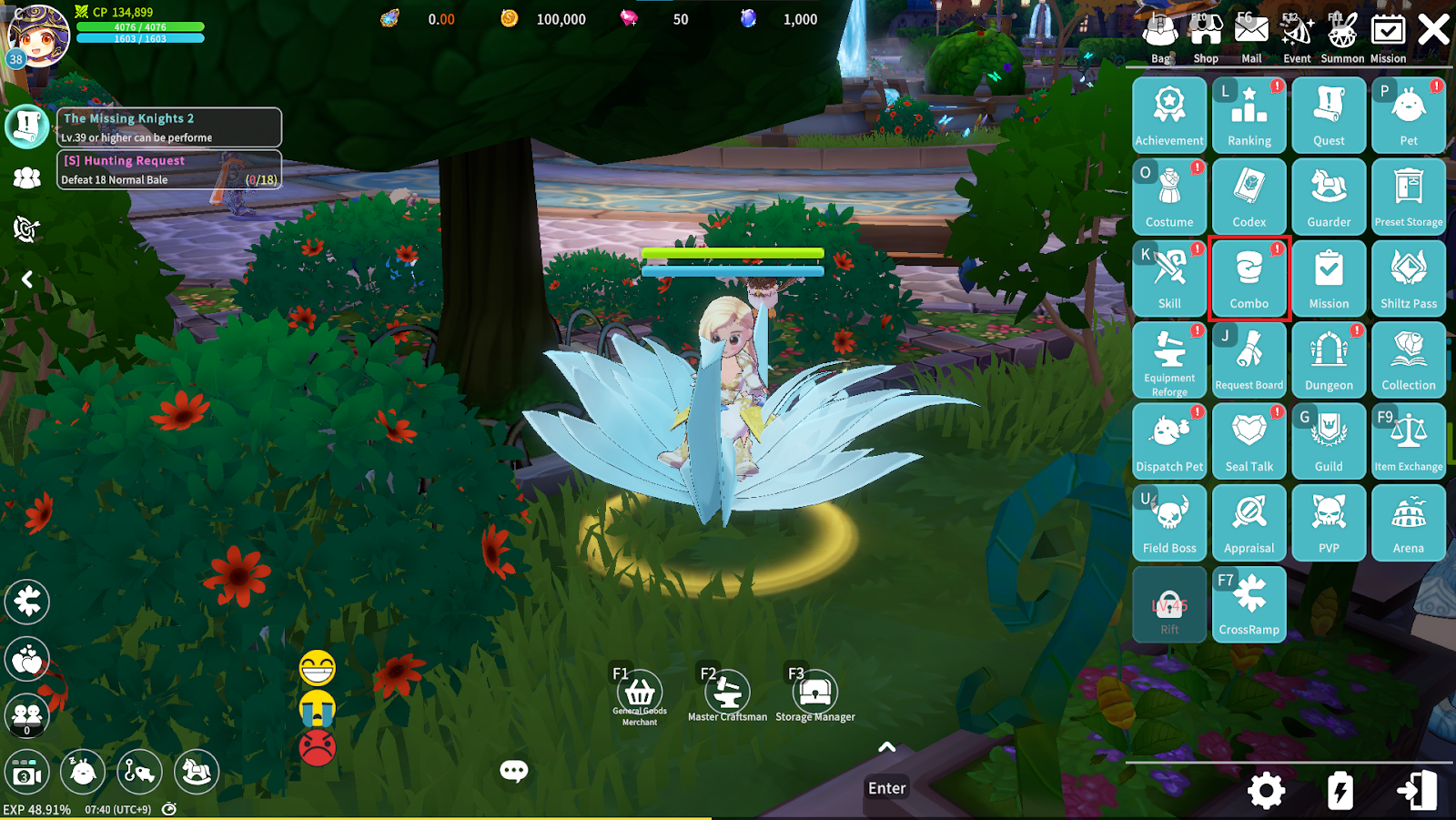Open Item Exchange
1456x820 pixels.
coord(1408,440)
